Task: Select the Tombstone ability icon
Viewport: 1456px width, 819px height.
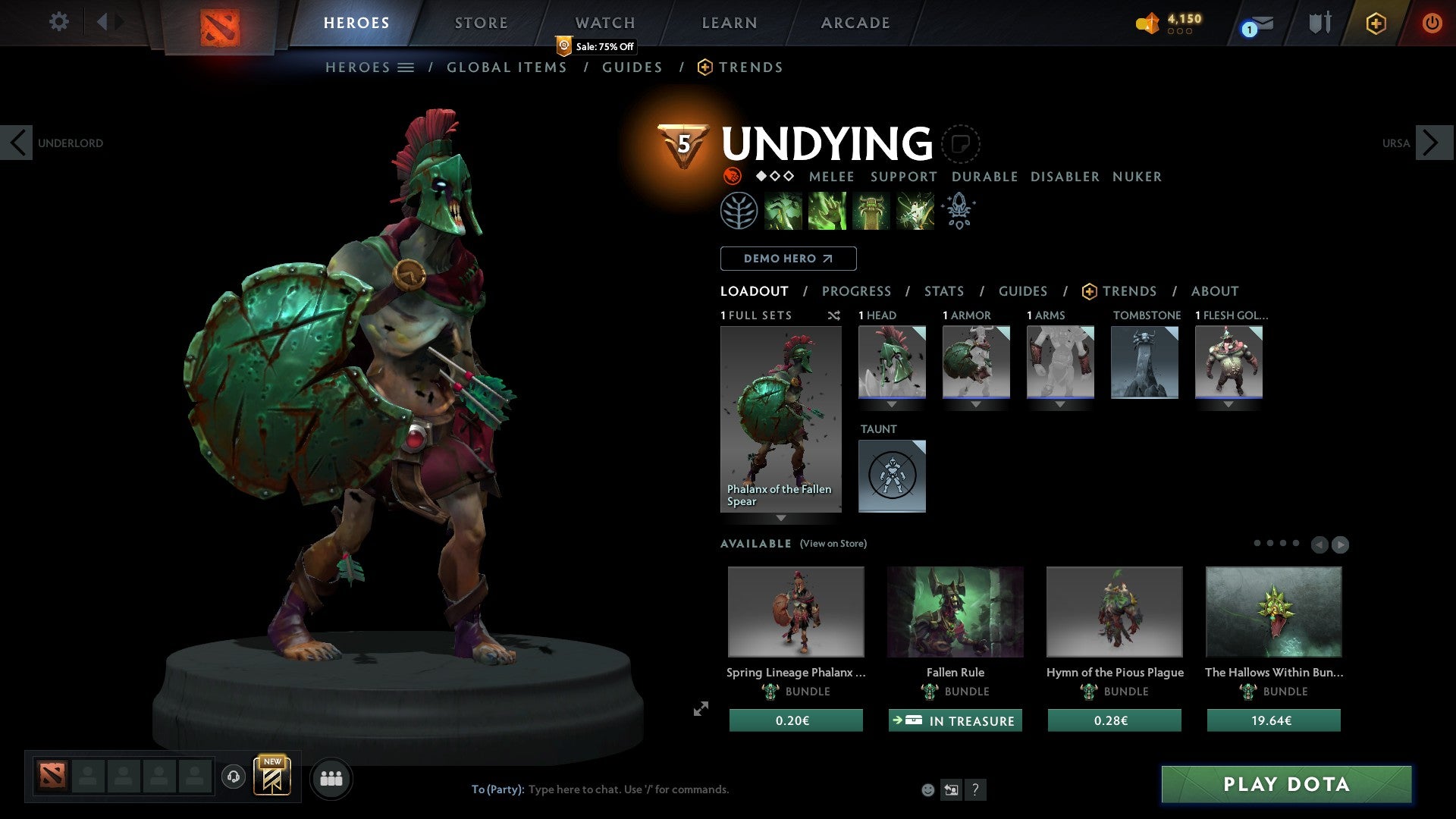Action: [x=871, y=211]
